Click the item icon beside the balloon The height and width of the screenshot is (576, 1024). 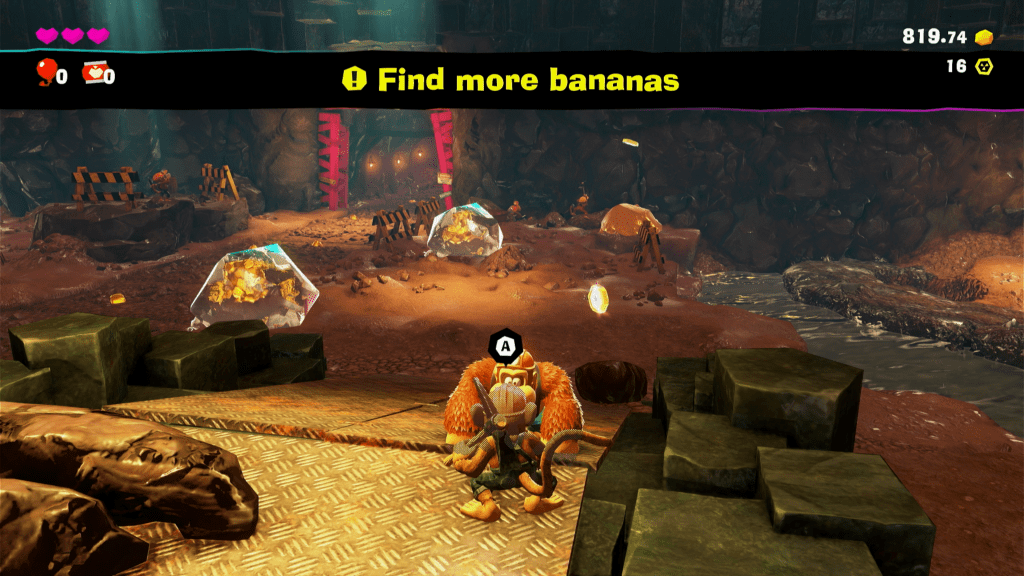click(94, 72)
